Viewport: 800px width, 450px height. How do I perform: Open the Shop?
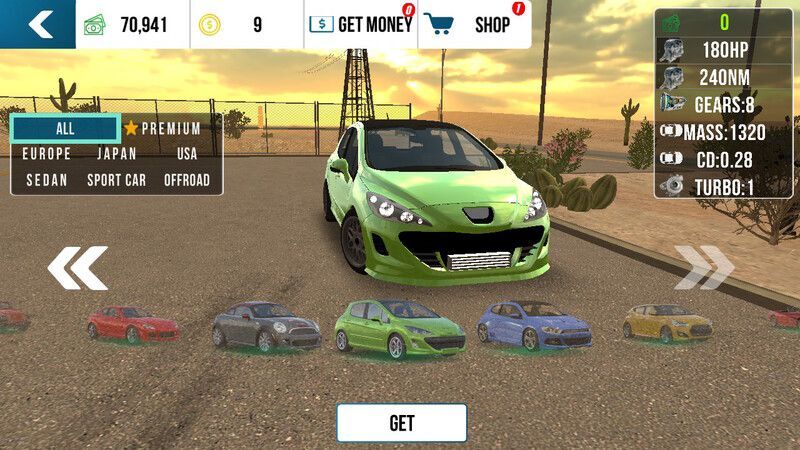pyautogui.click(x=474, y=25)
